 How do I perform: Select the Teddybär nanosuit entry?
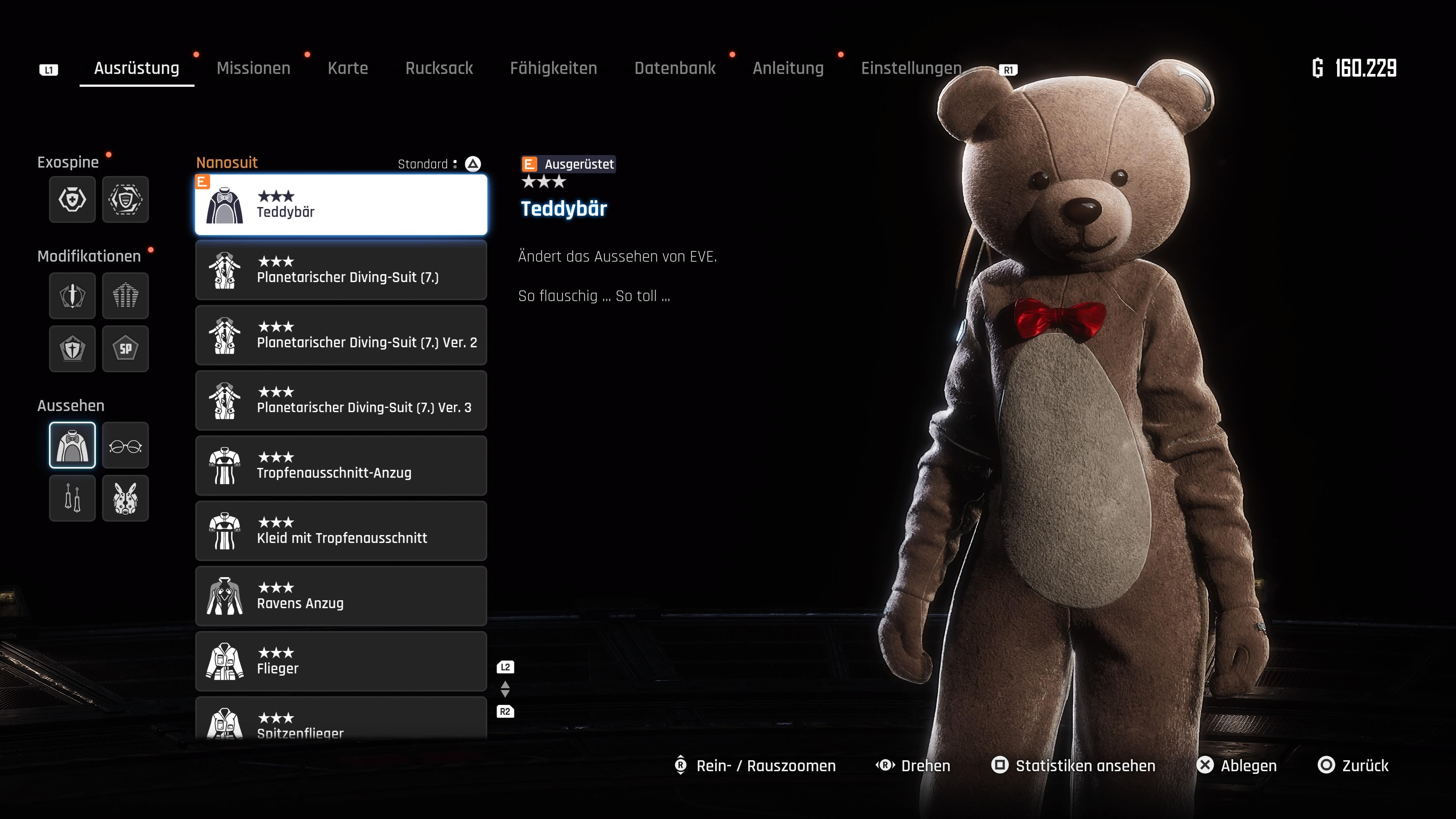(x=341, y=205)
